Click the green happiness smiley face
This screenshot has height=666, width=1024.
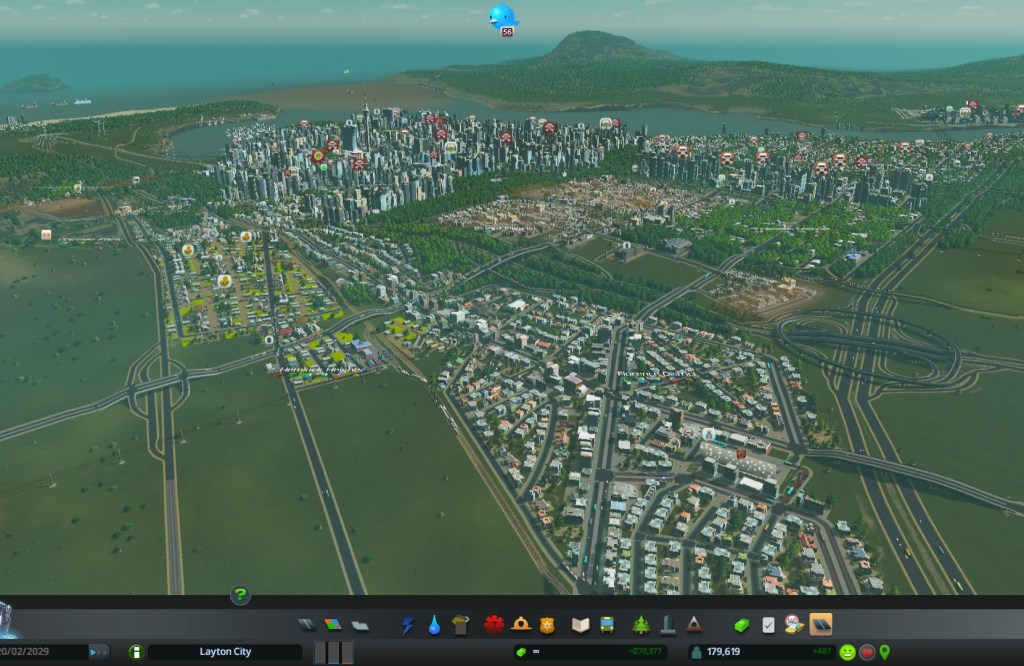click(847, 652)
